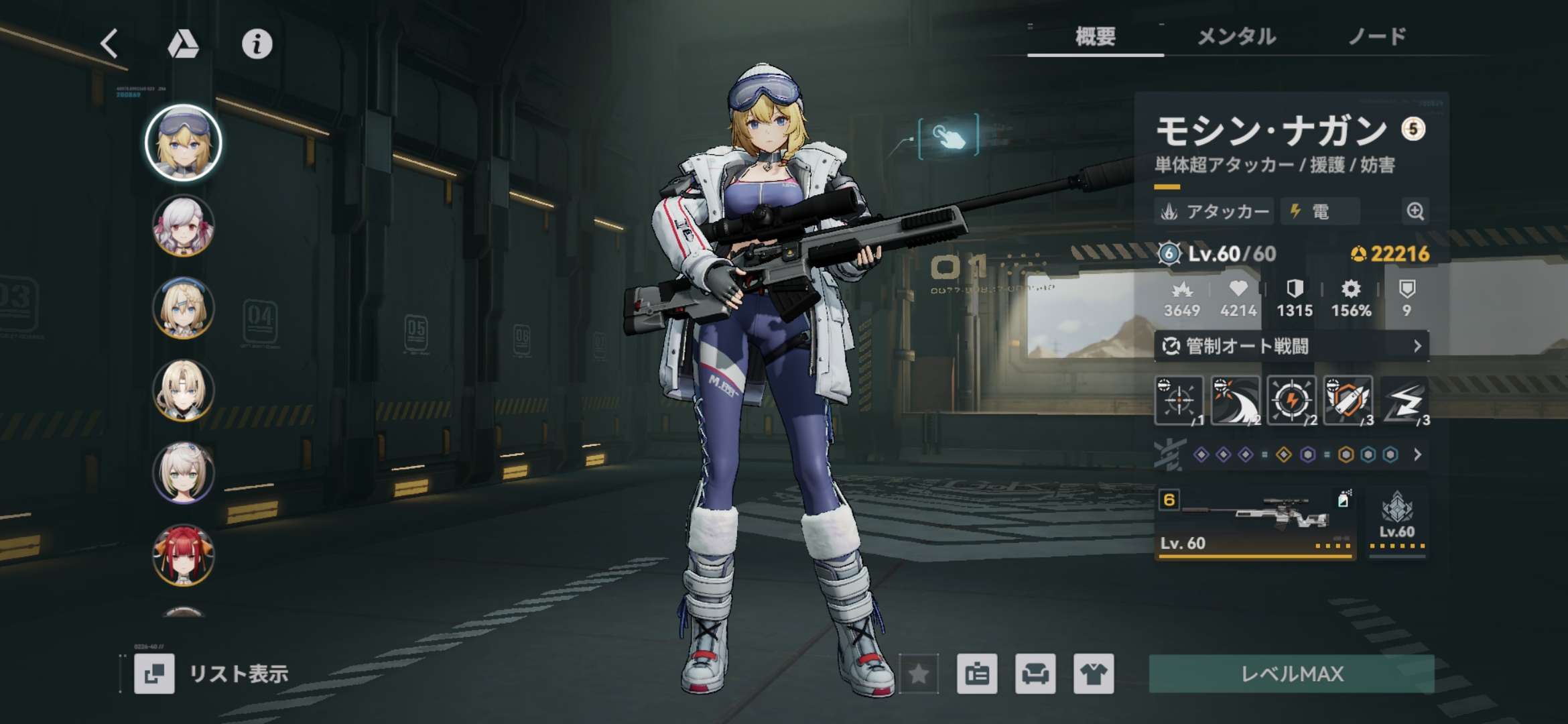The width and height of the screenshot is (1568, 724).
Task: Inspect the lightning target skill icon
Action: coord(1291,401)
